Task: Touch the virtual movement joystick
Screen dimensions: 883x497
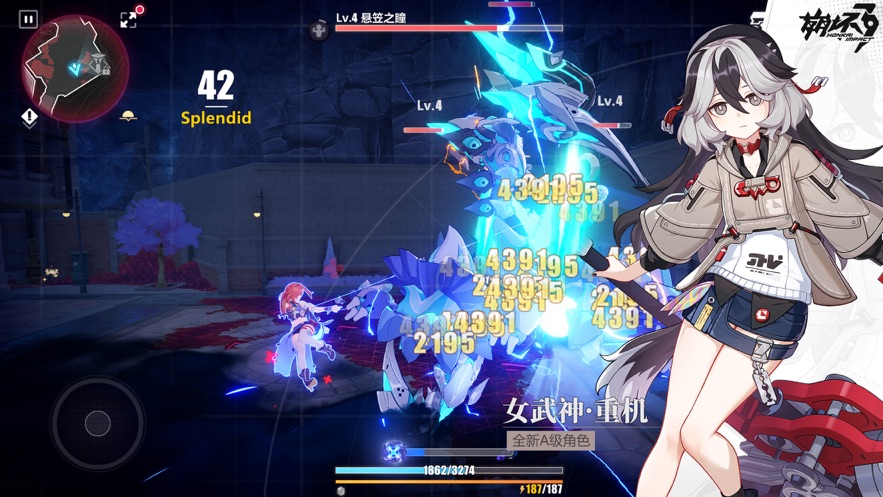Action: click(97, 424)
